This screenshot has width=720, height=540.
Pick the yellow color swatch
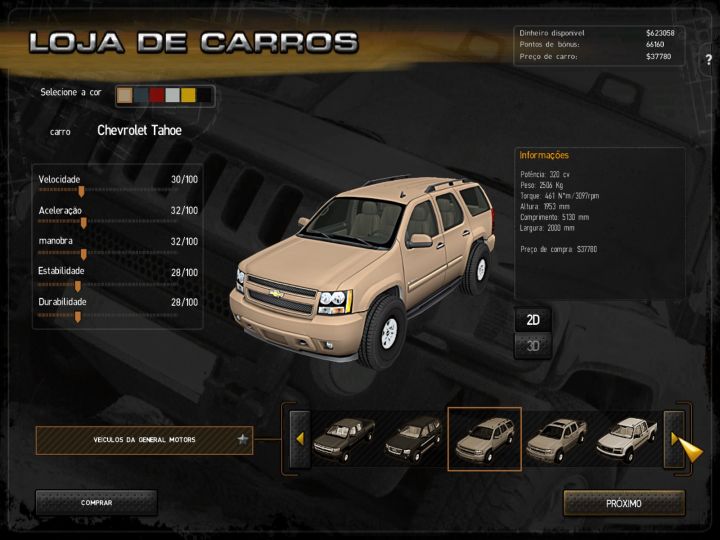point(188,95)
